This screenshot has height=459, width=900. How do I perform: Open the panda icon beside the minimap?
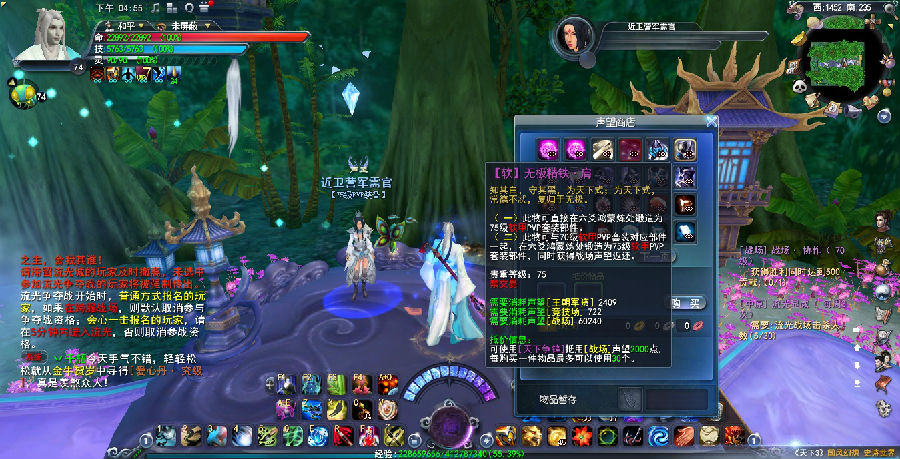coord(800,88)
